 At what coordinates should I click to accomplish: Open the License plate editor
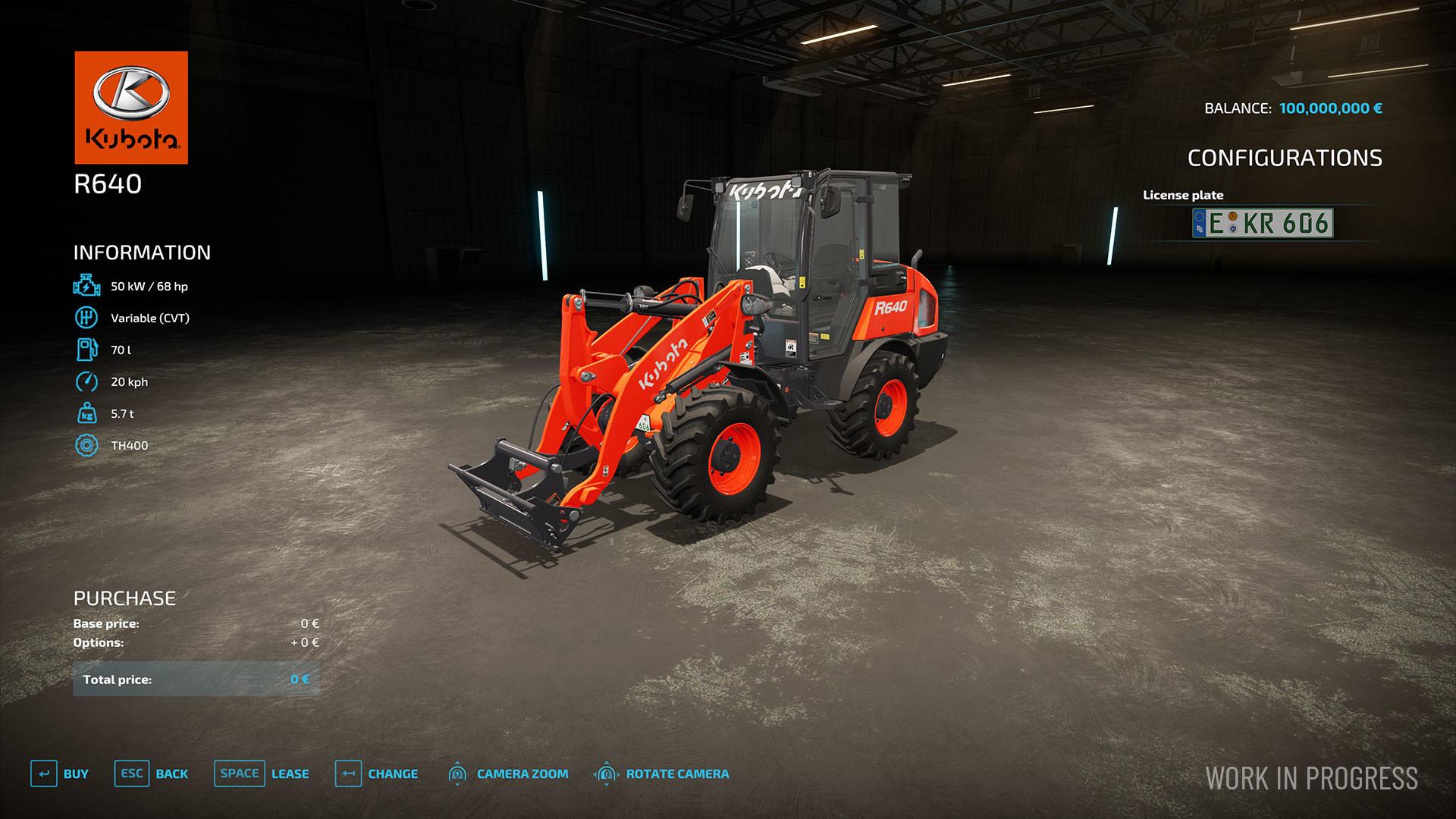coord(1183,195)
